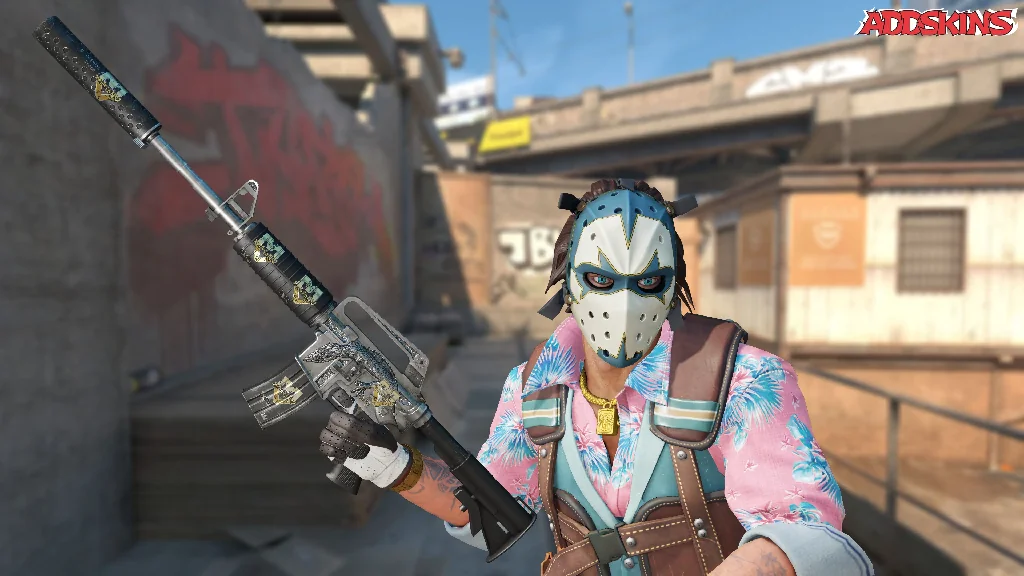Click the ADDSKINS logo watermark
This screenshot has width=1024, height=576.
coord(939,22)
